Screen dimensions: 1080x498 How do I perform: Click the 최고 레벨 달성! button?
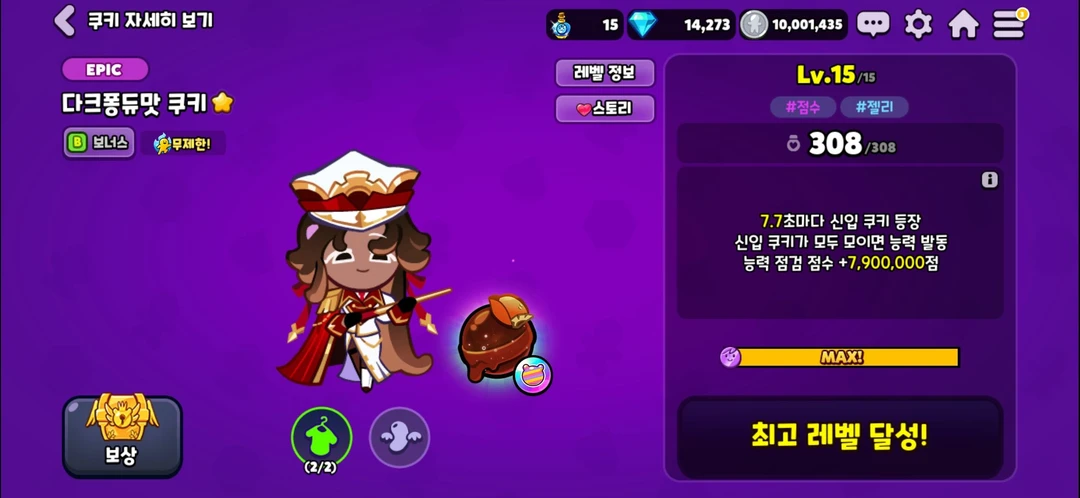click(x=840, y=437)
